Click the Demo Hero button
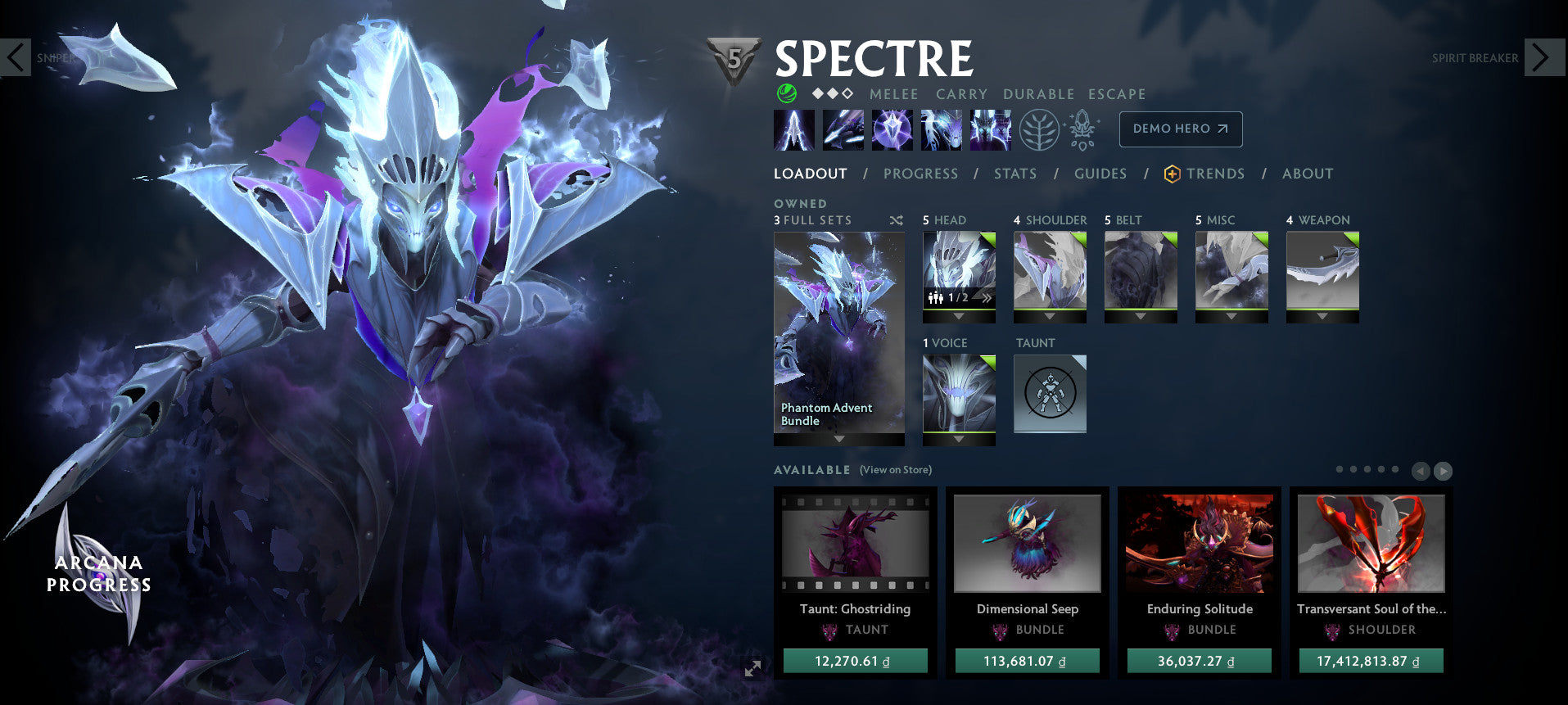Screen dimensions: 1568x705 click(x=1179, y=129)
